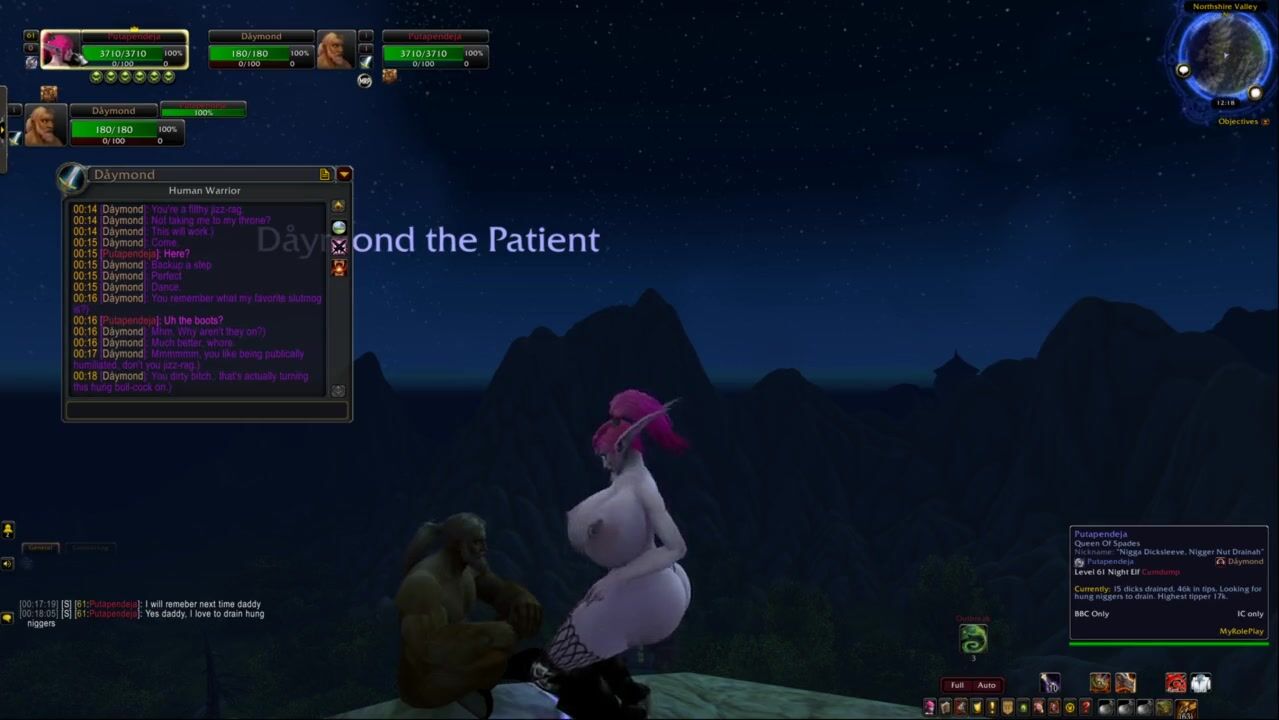Switch to the General chat tab

point(40,548)
